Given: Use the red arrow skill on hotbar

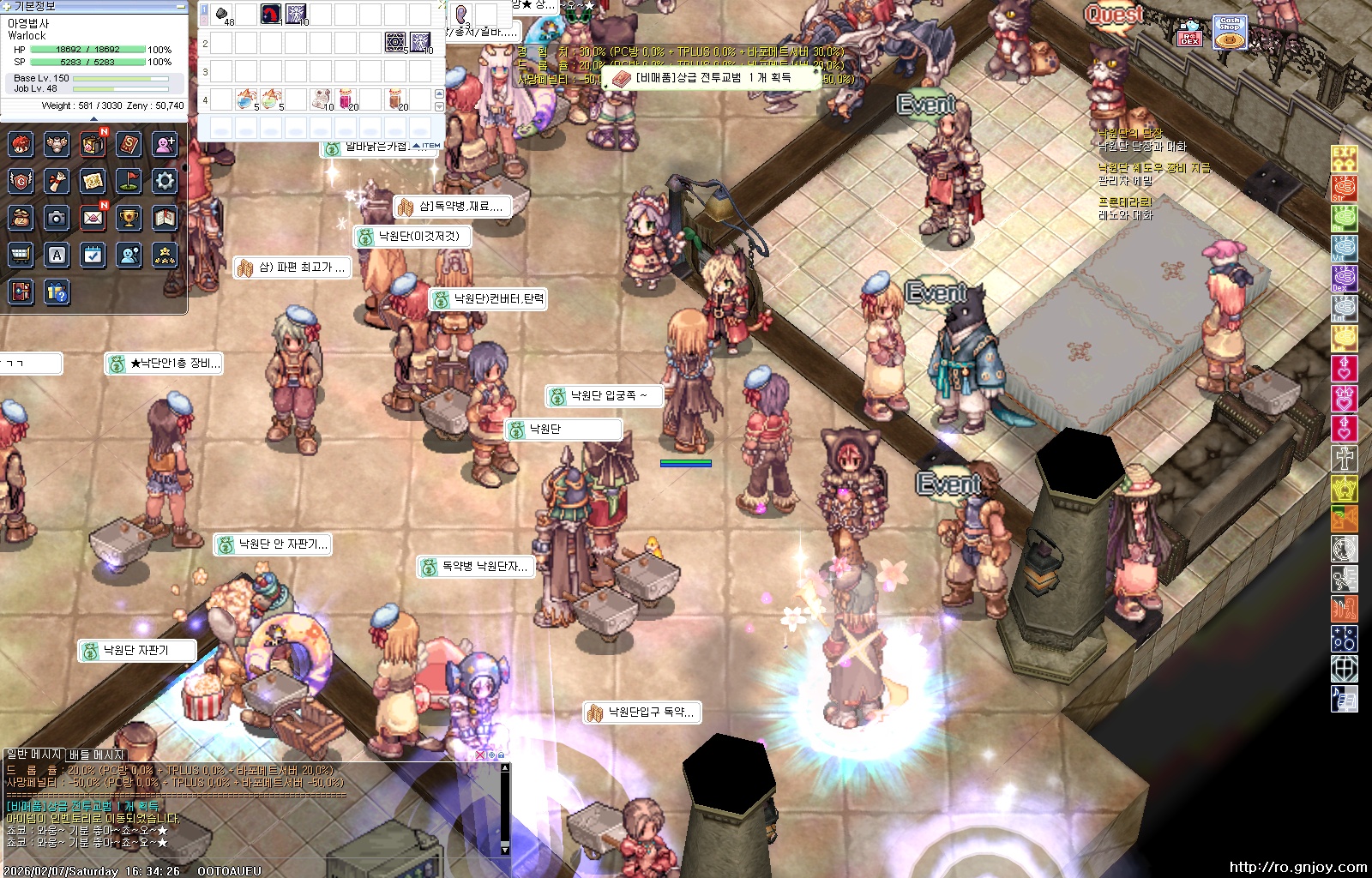Looking at the screenshot, I should [x=271, y=15].
